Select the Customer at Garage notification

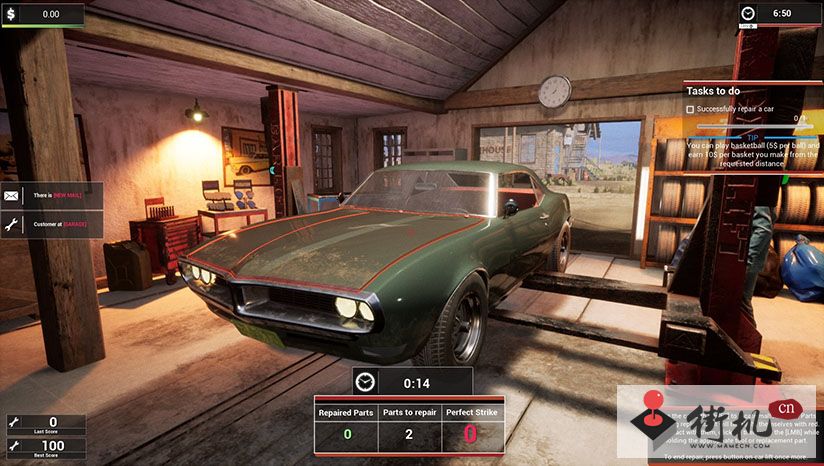pyautogui.click(x=45, y=225)
